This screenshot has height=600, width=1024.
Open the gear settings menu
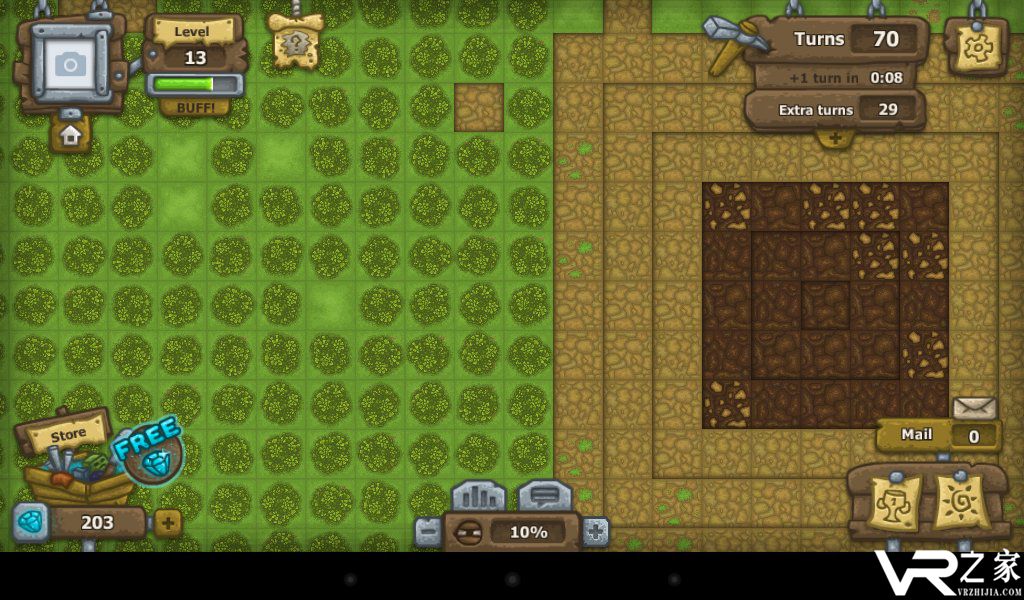click(x=975, y=46)
